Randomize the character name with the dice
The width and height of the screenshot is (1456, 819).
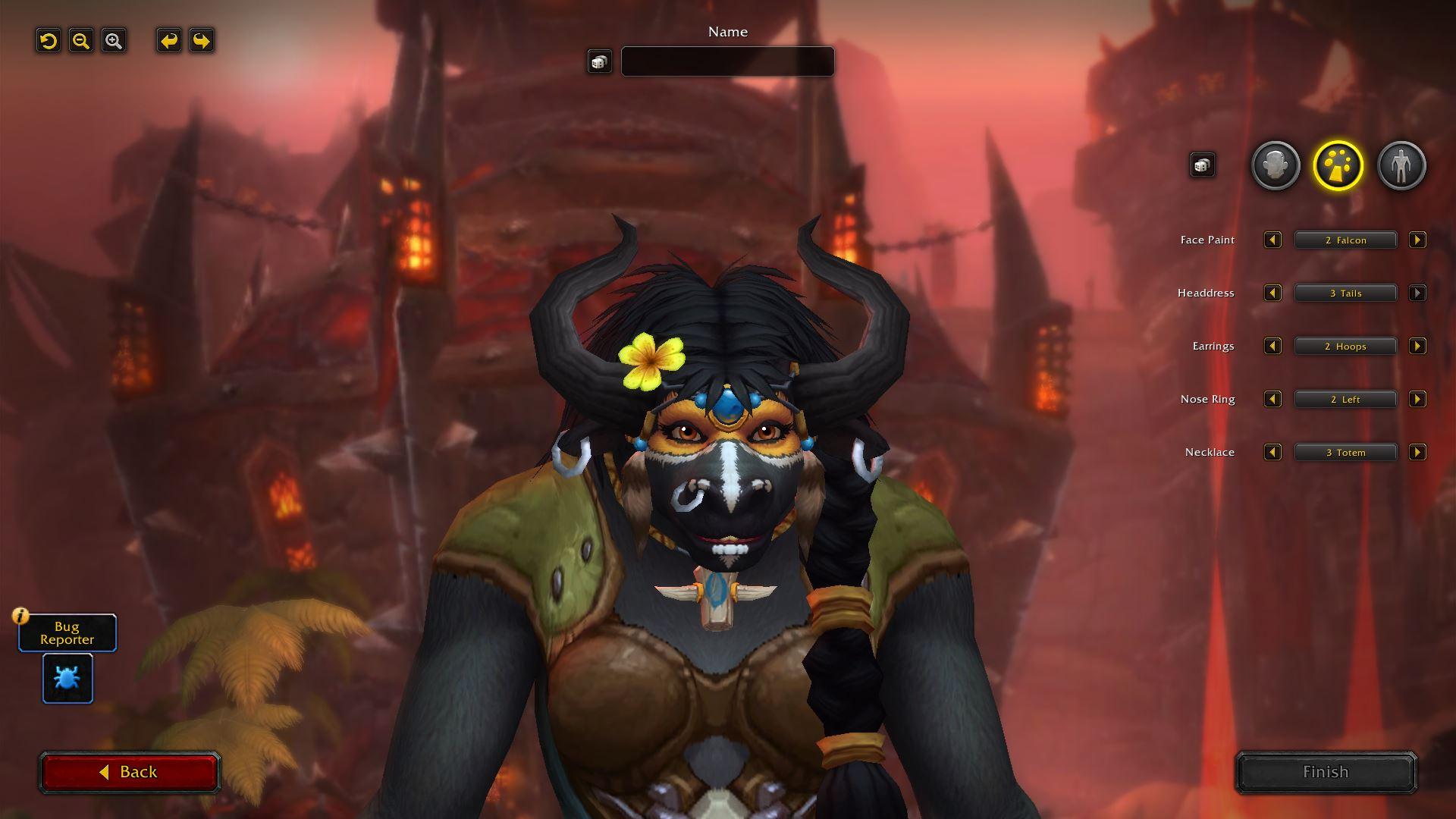tap(599, 62)
